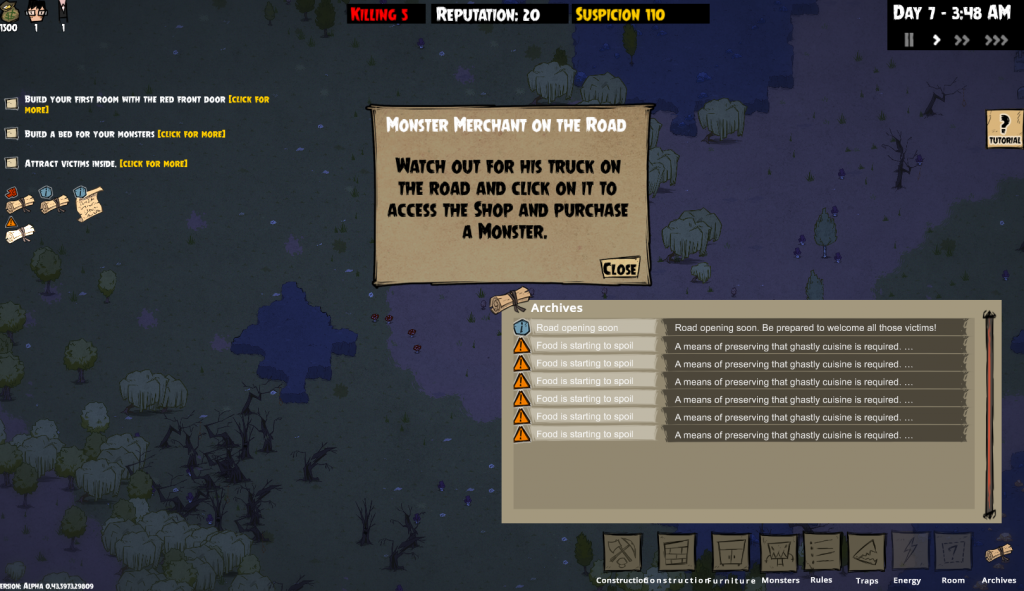
Task: Toggle the Archives scroll button in the toolbar
Action: pos(998,553)
